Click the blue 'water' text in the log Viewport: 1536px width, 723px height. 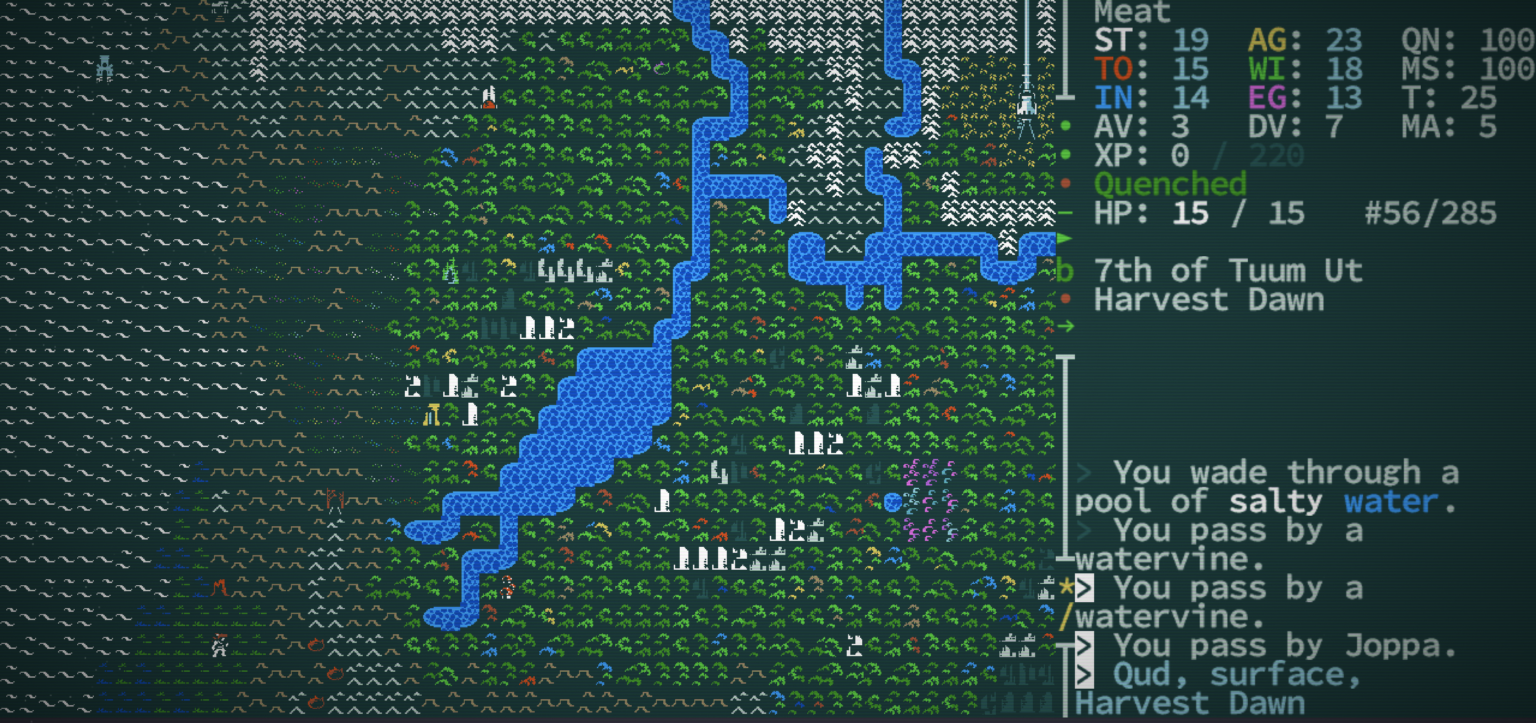(1390, 501)
